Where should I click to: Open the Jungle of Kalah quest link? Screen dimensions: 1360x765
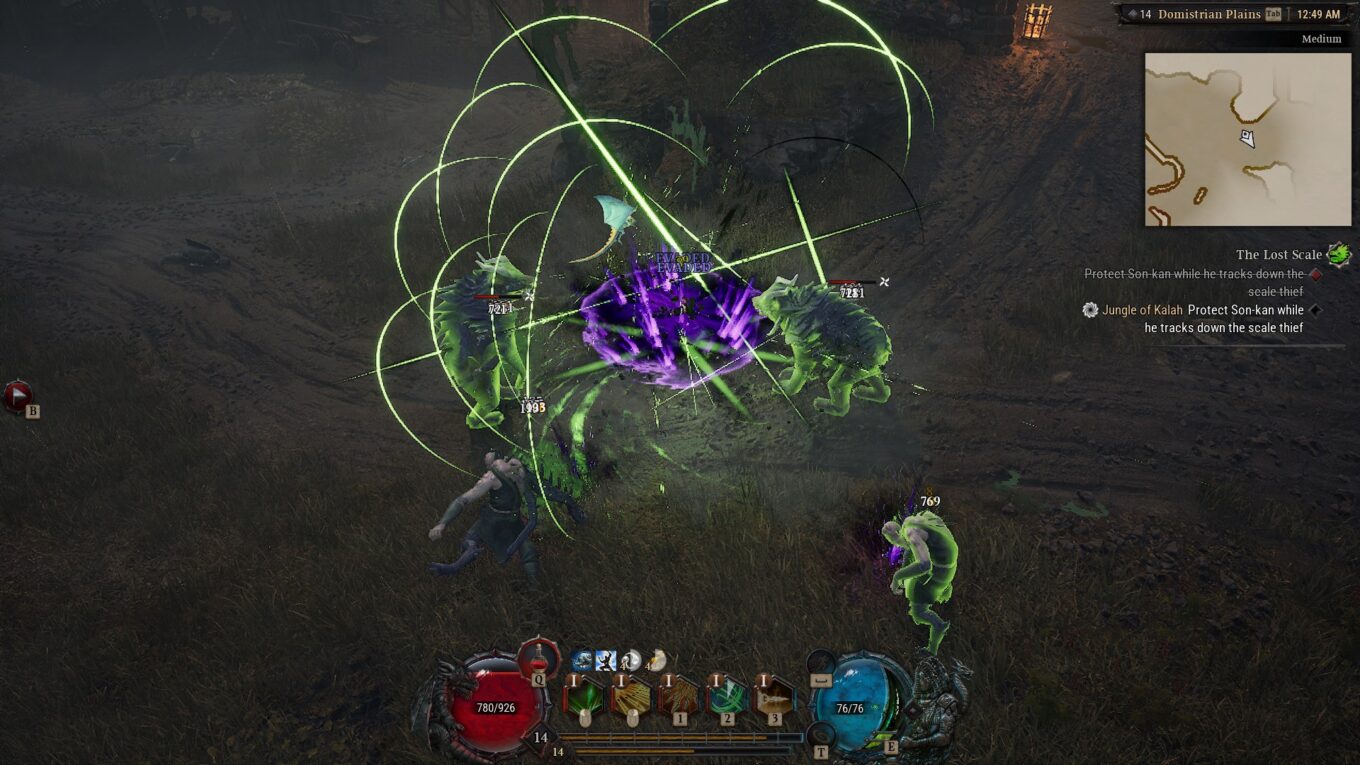[1145, 310]
